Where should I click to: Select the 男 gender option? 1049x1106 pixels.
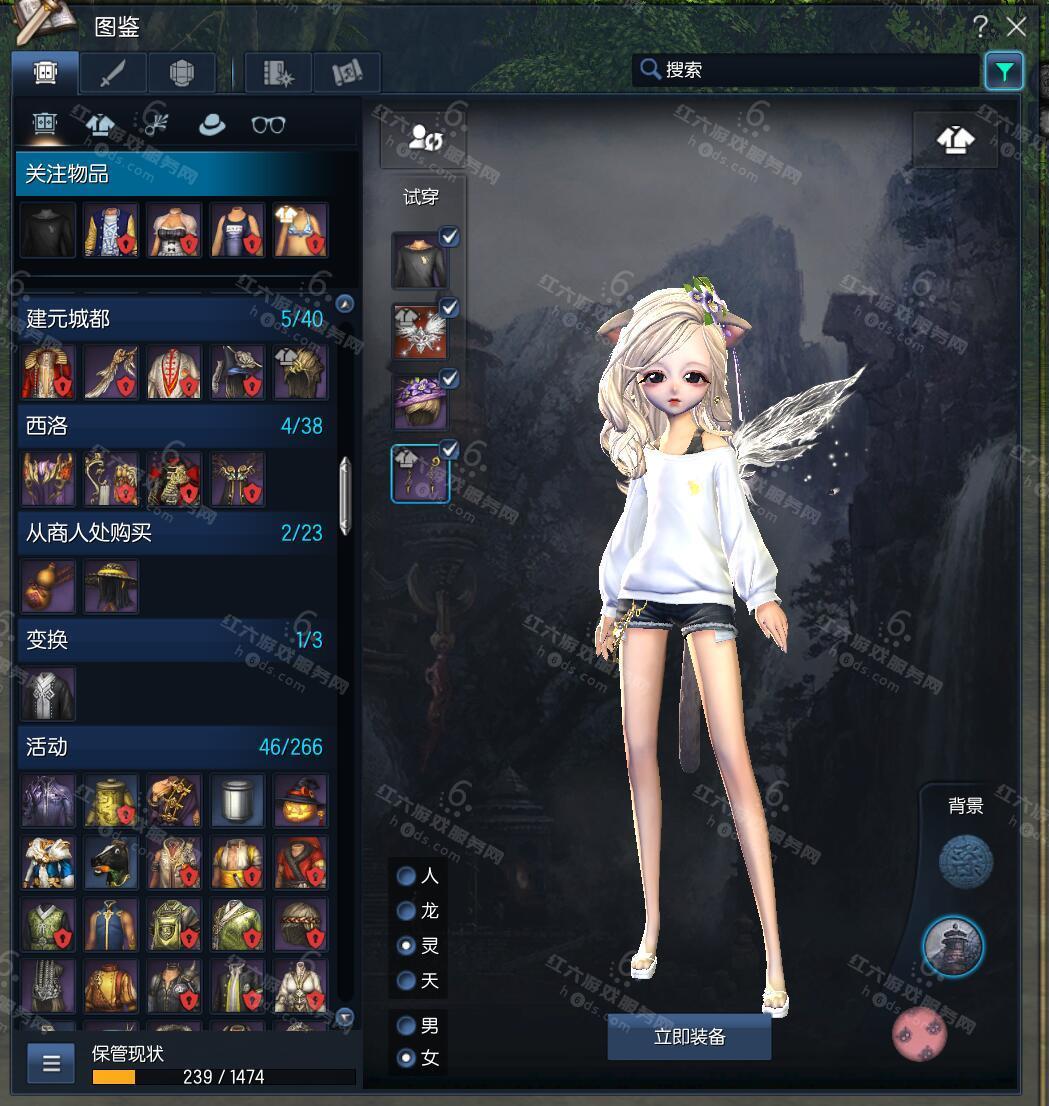[x=407, y=1025]
